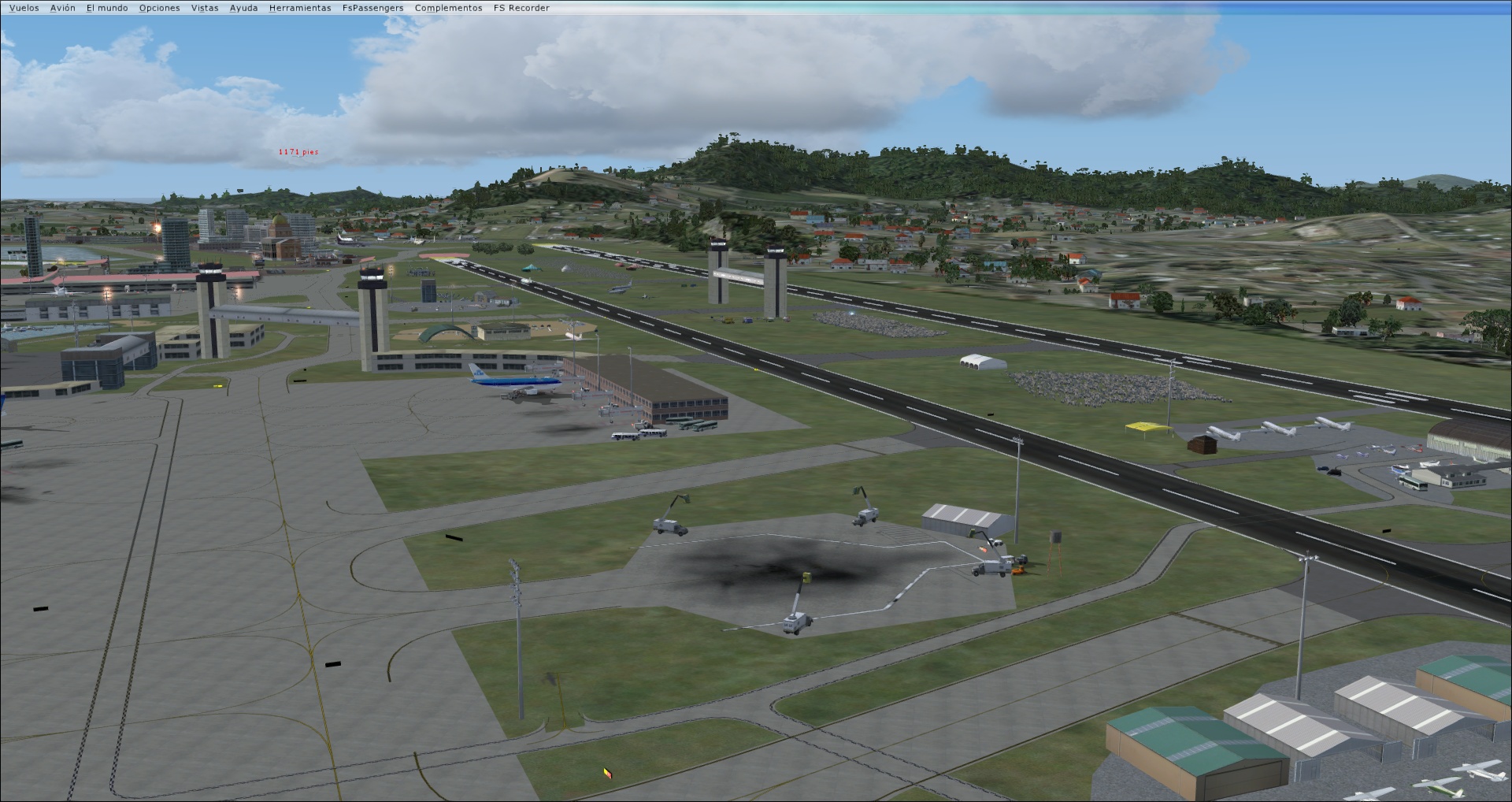Click the red 1171 pies altitude label
1512x802 pixels.
click(298, 150)
